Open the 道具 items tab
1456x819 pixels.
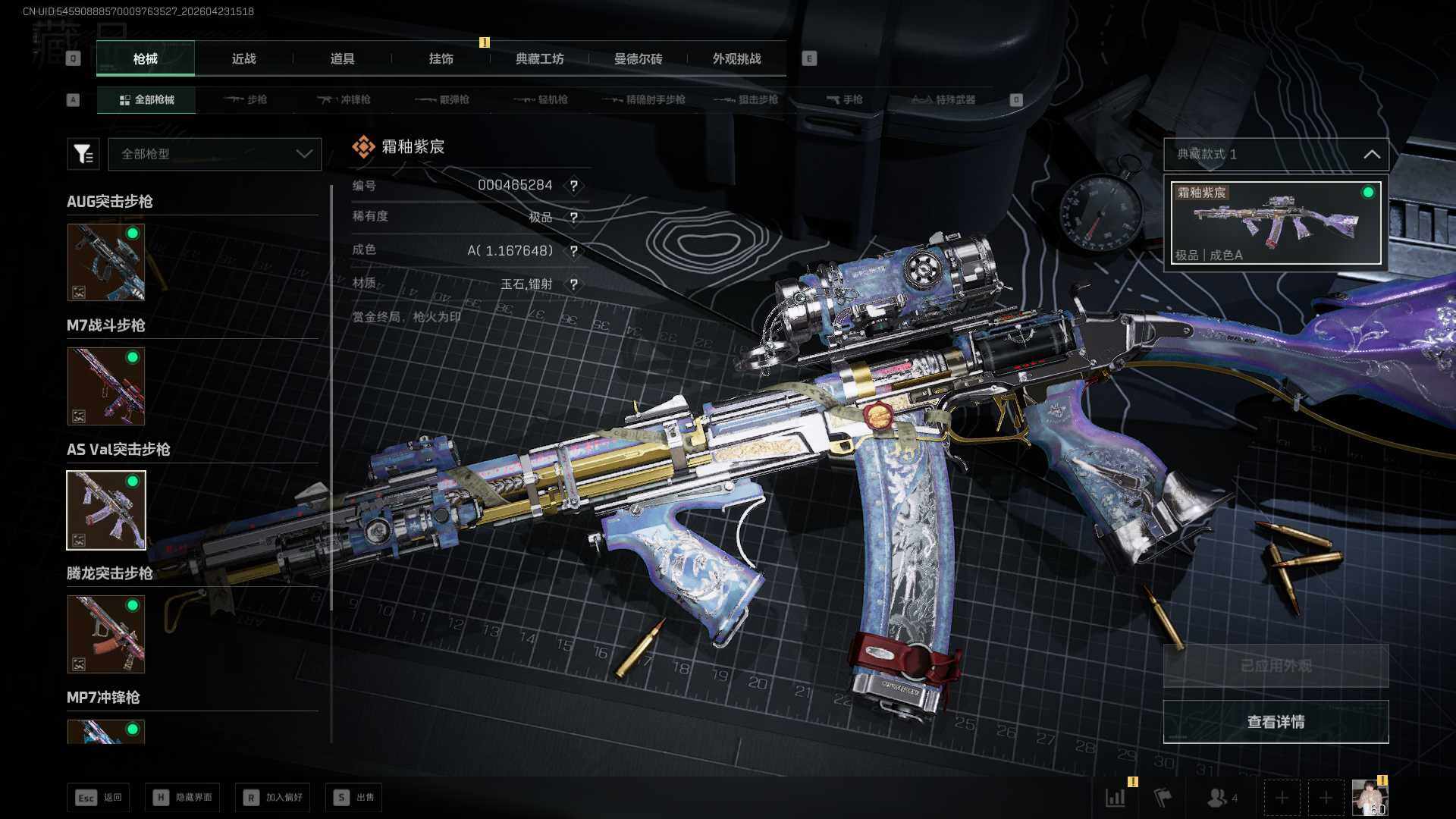(342, 59)
